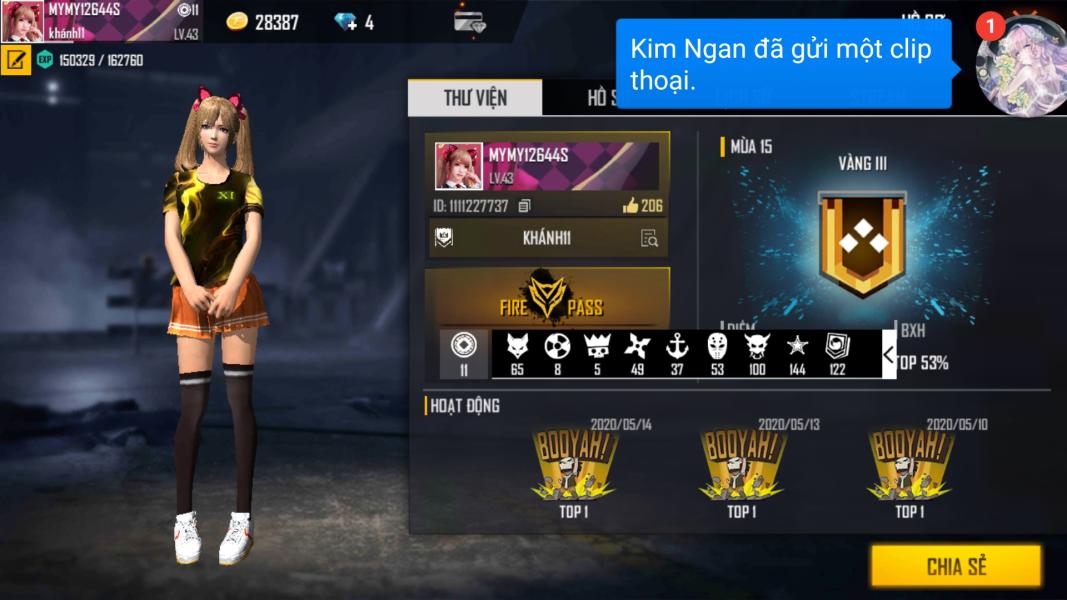
Task: Tap the yellow Chia Sẻ share button
Action: tap(955, 566)
